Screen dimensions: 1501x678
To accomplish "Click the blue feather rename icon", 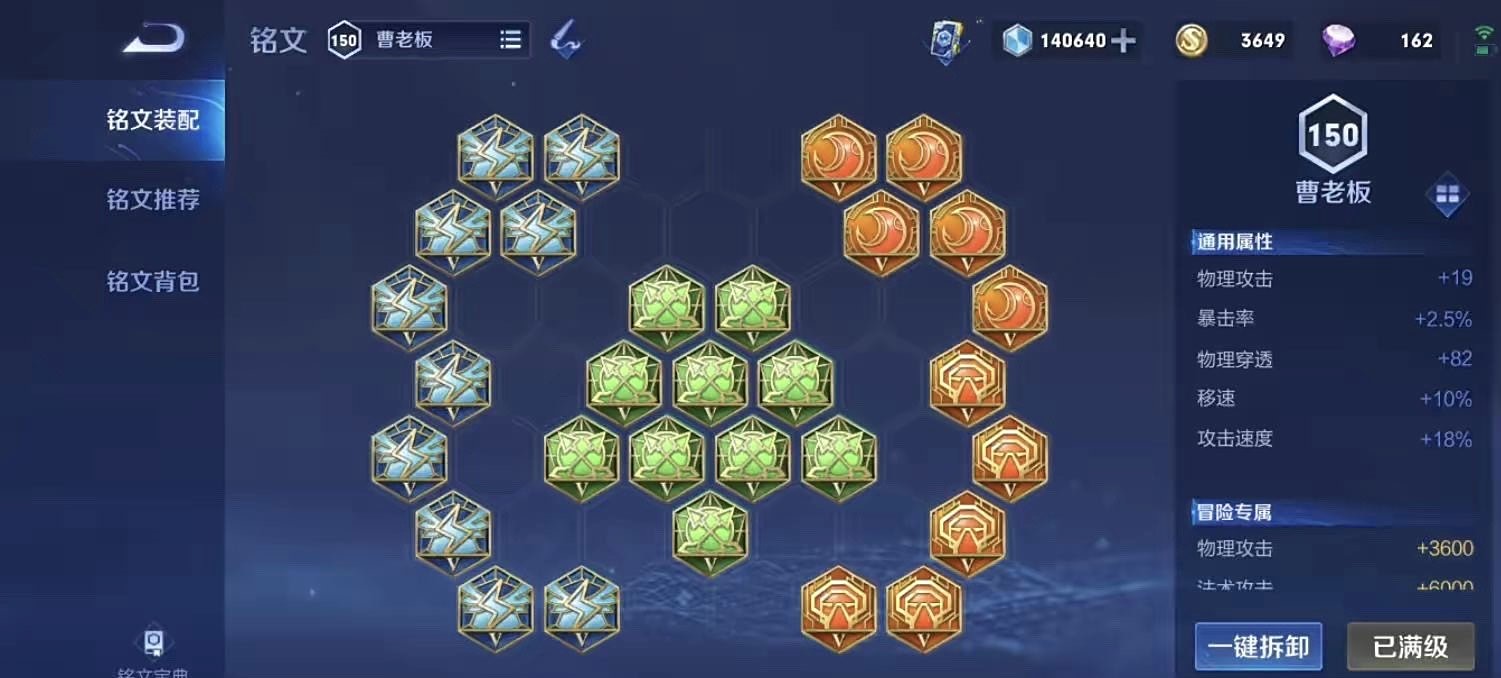I will tap(566, 40).
